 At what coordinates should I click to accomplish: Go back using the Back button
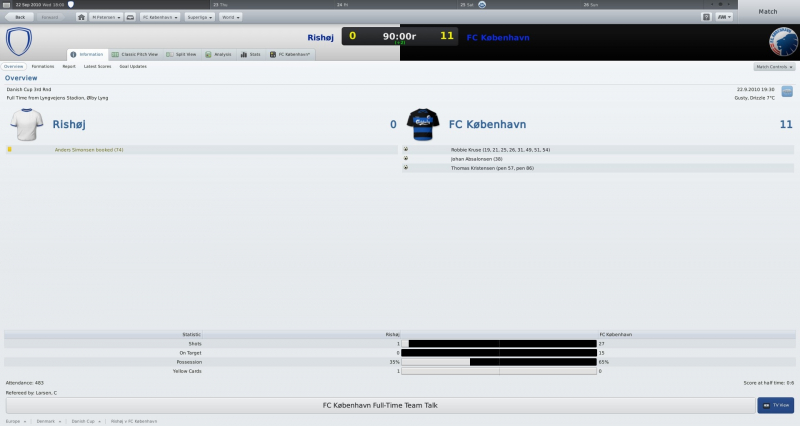pos(19,17)
